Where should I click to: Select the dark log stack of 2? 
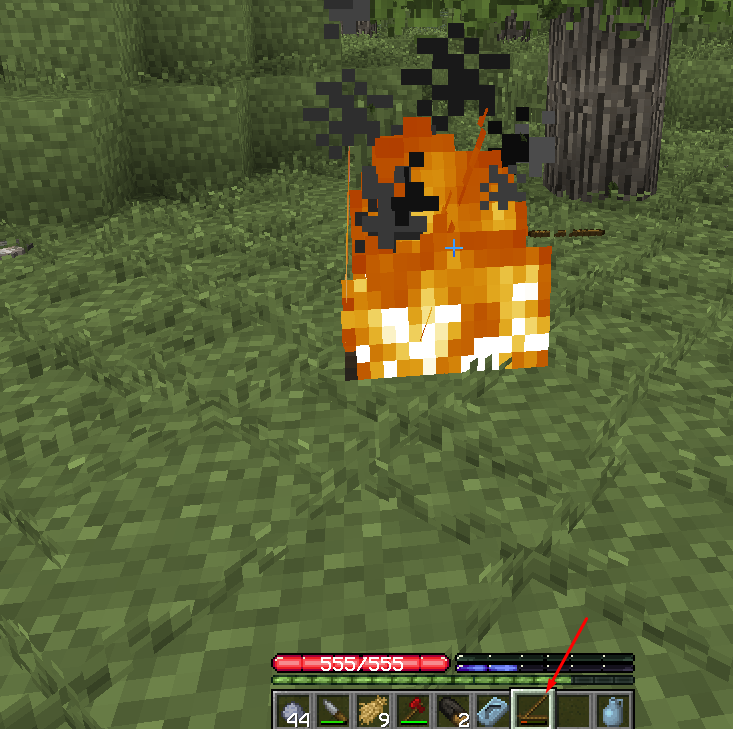pyautogui.click(x=452, y=710)
